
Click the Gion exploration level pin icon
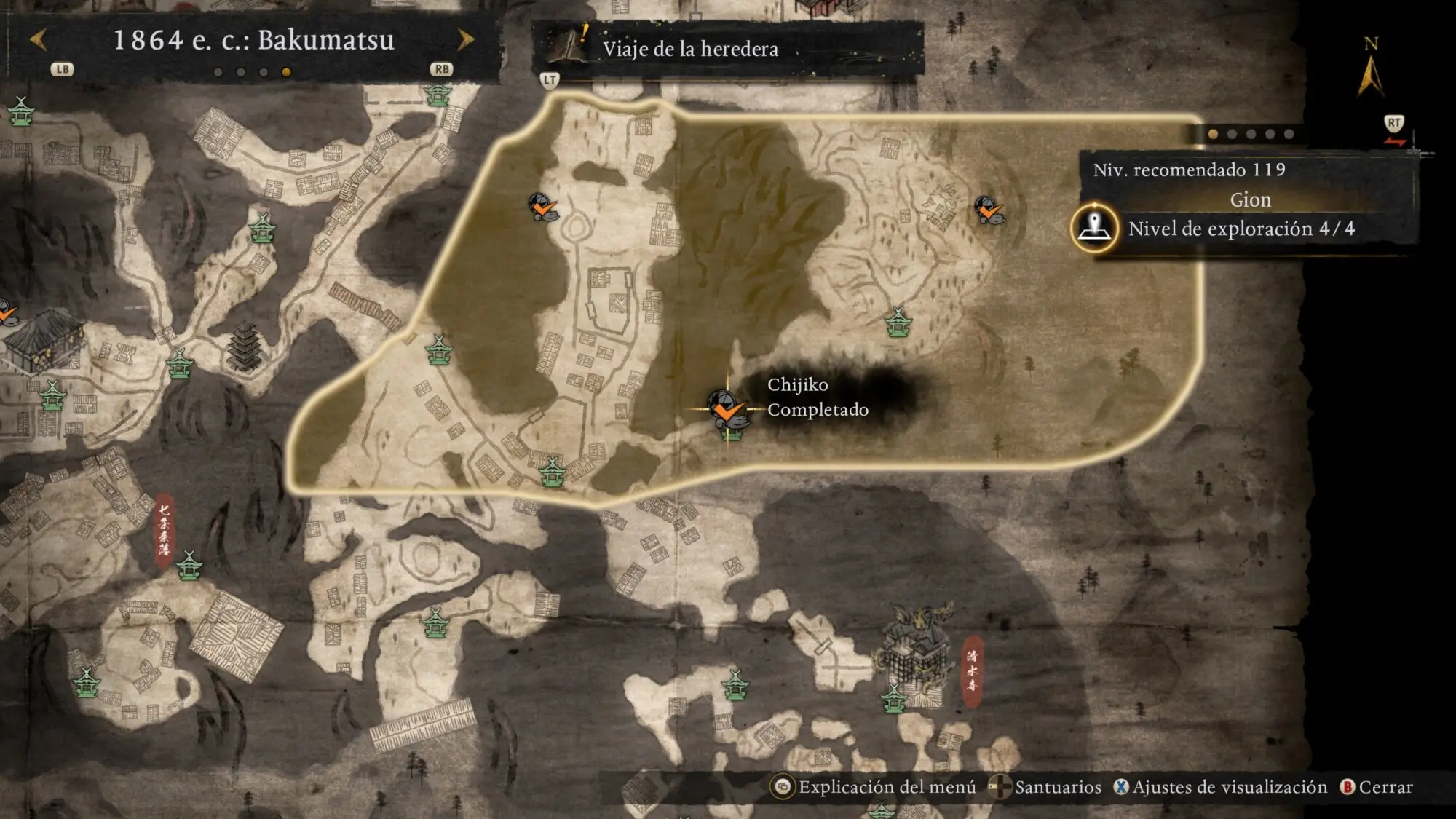click(x=1094, y=228)
